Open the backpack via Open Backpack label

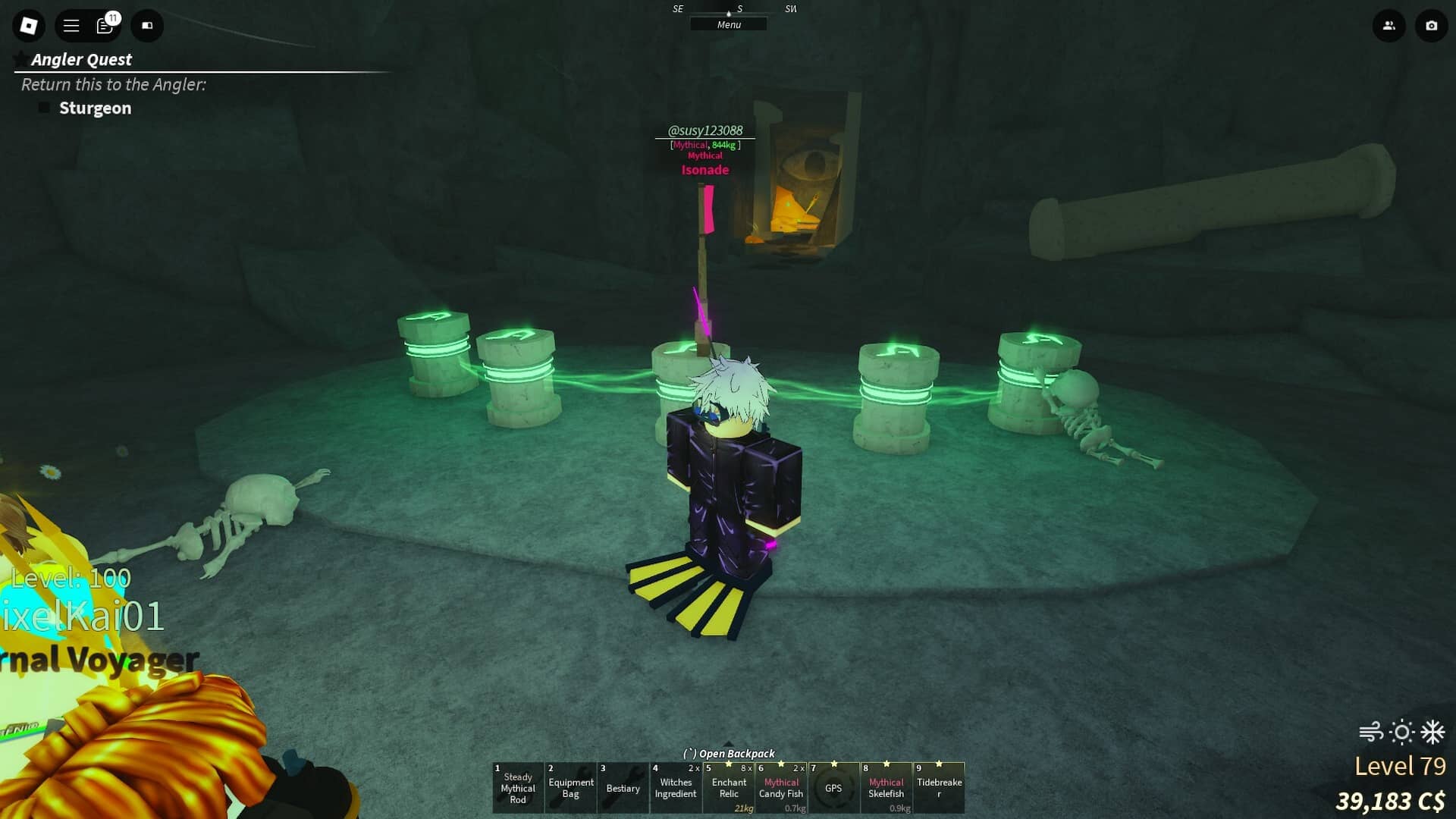(x=730, y=753)
